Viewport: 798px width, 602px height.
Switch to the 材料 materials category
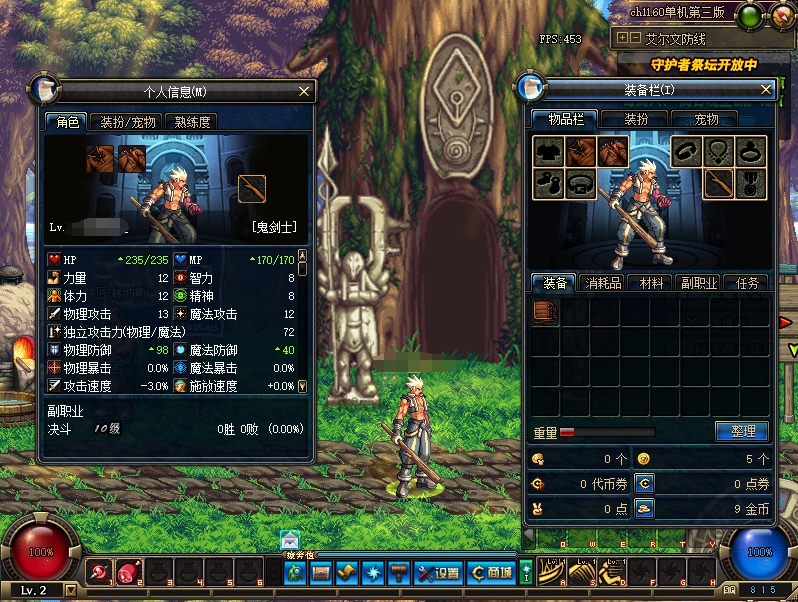click(x=651, y=283)
